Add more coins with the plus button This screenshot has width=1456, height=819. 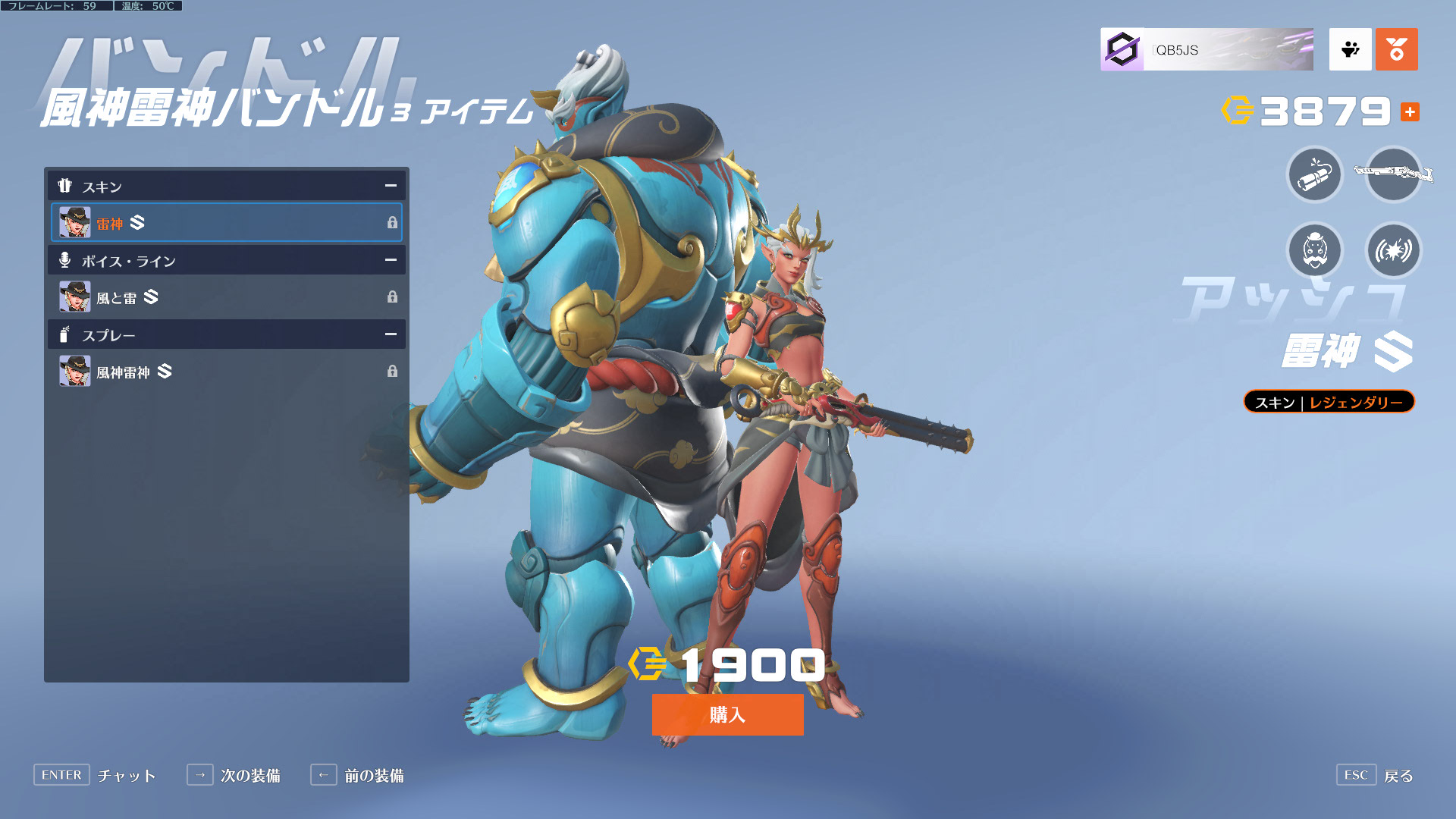pos(1410,112)
